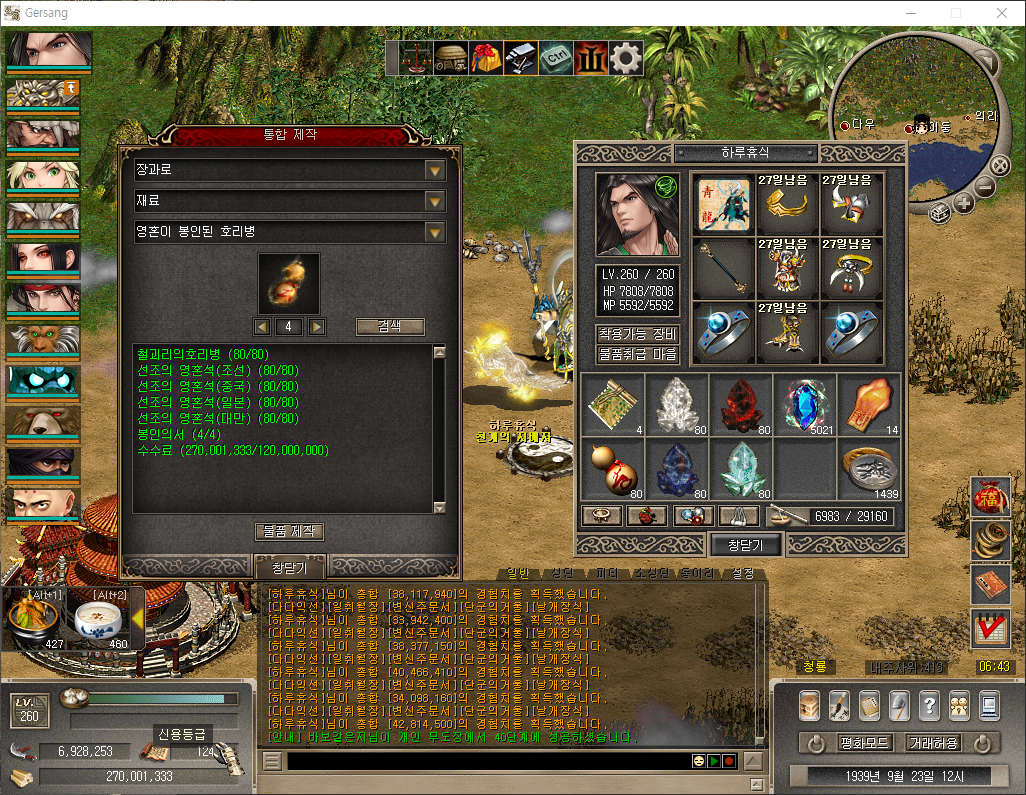Screen dimensions: 1026x795
Task: Click the 물품 제작 craft button
Action: pos(290,531)
